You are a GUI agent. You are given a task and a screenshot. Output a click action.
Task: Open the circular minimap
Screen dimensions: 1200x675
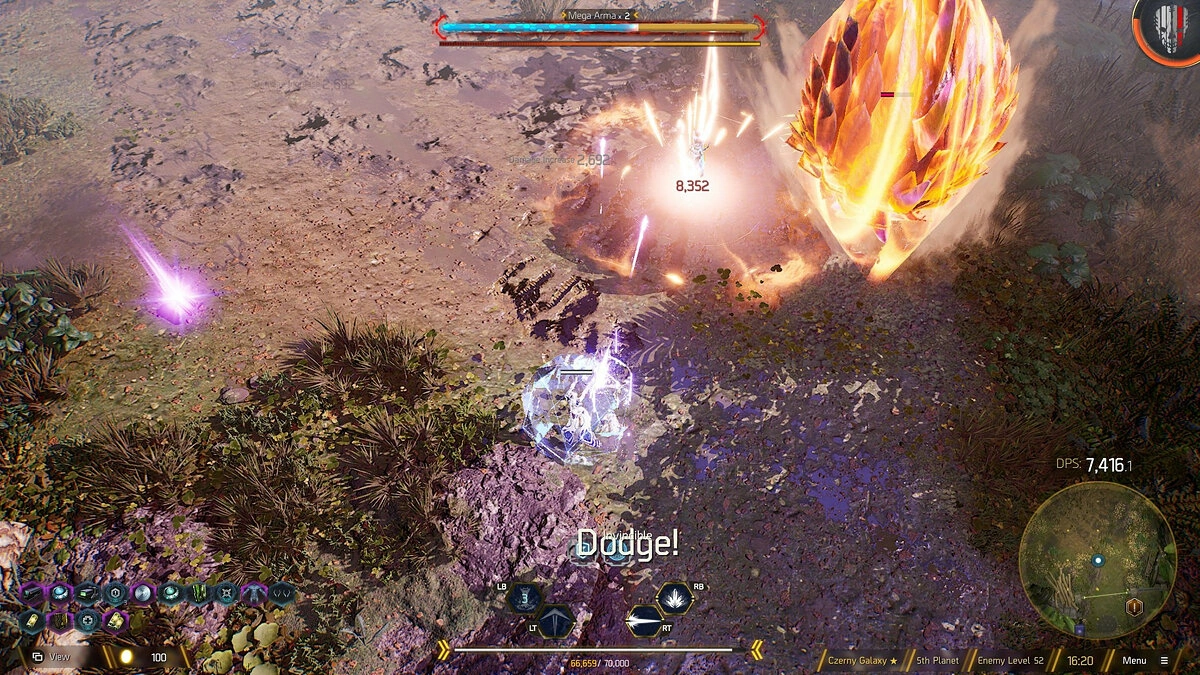coord(1097,561)
